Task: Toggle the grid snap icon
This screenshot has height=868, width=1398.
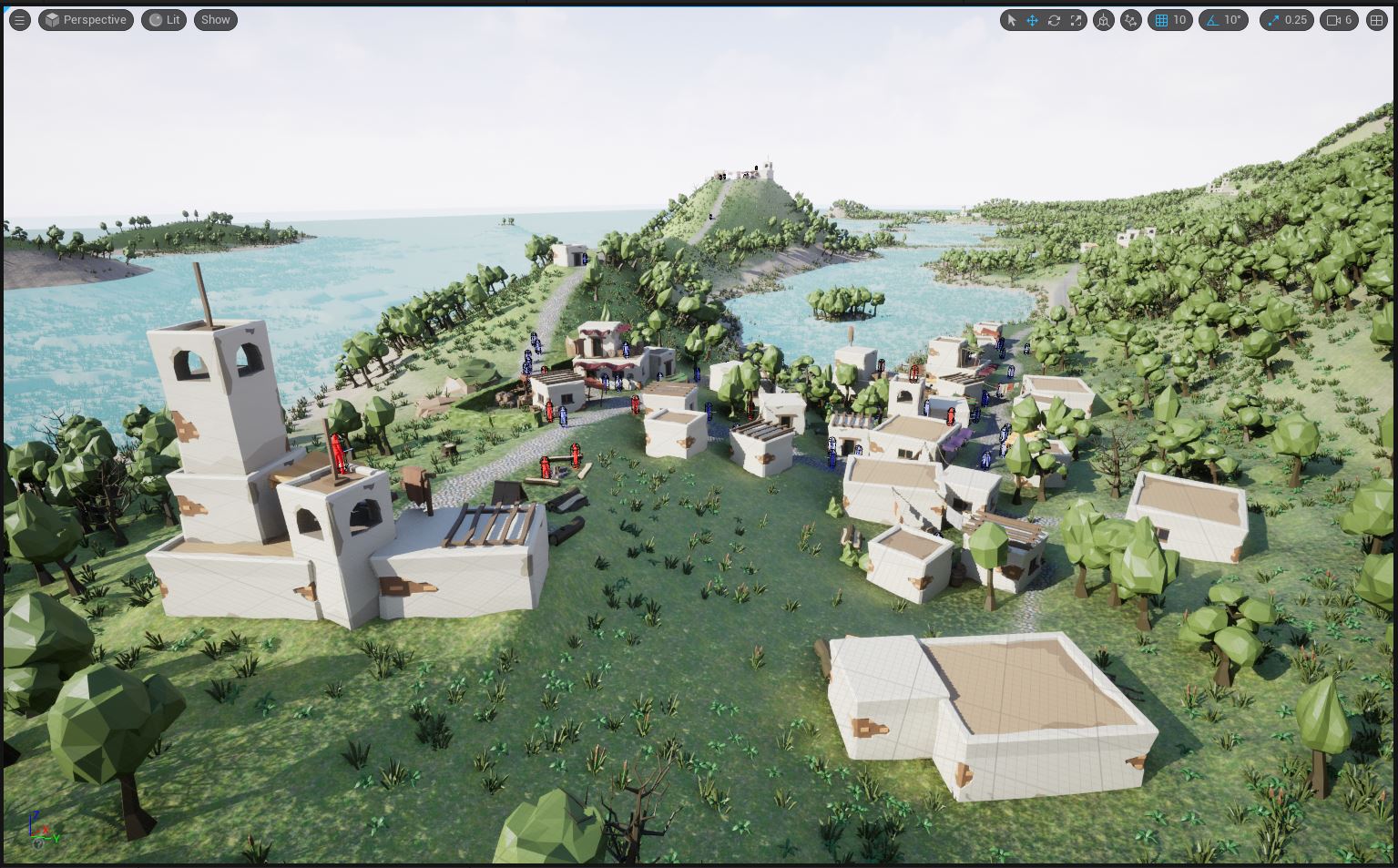Action: click(x=1161, y=20)
